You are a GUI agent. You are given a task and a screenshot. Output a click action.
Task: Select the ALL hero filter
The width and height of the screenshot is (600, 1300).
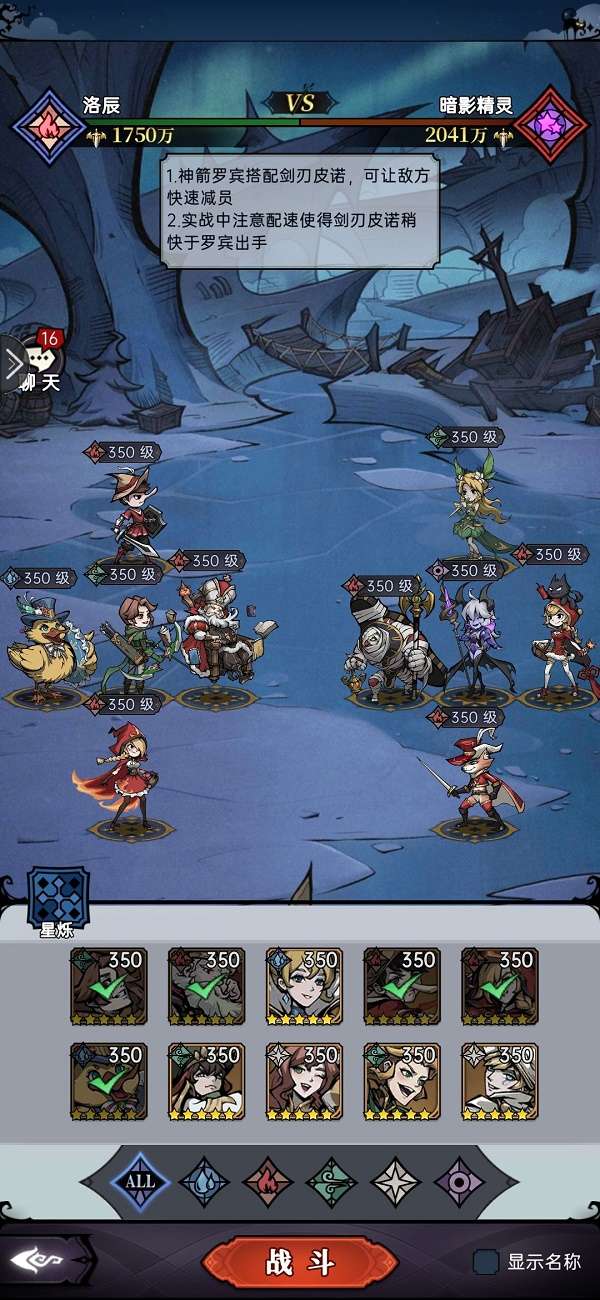pyautogui.click(x=140, y=1181)
